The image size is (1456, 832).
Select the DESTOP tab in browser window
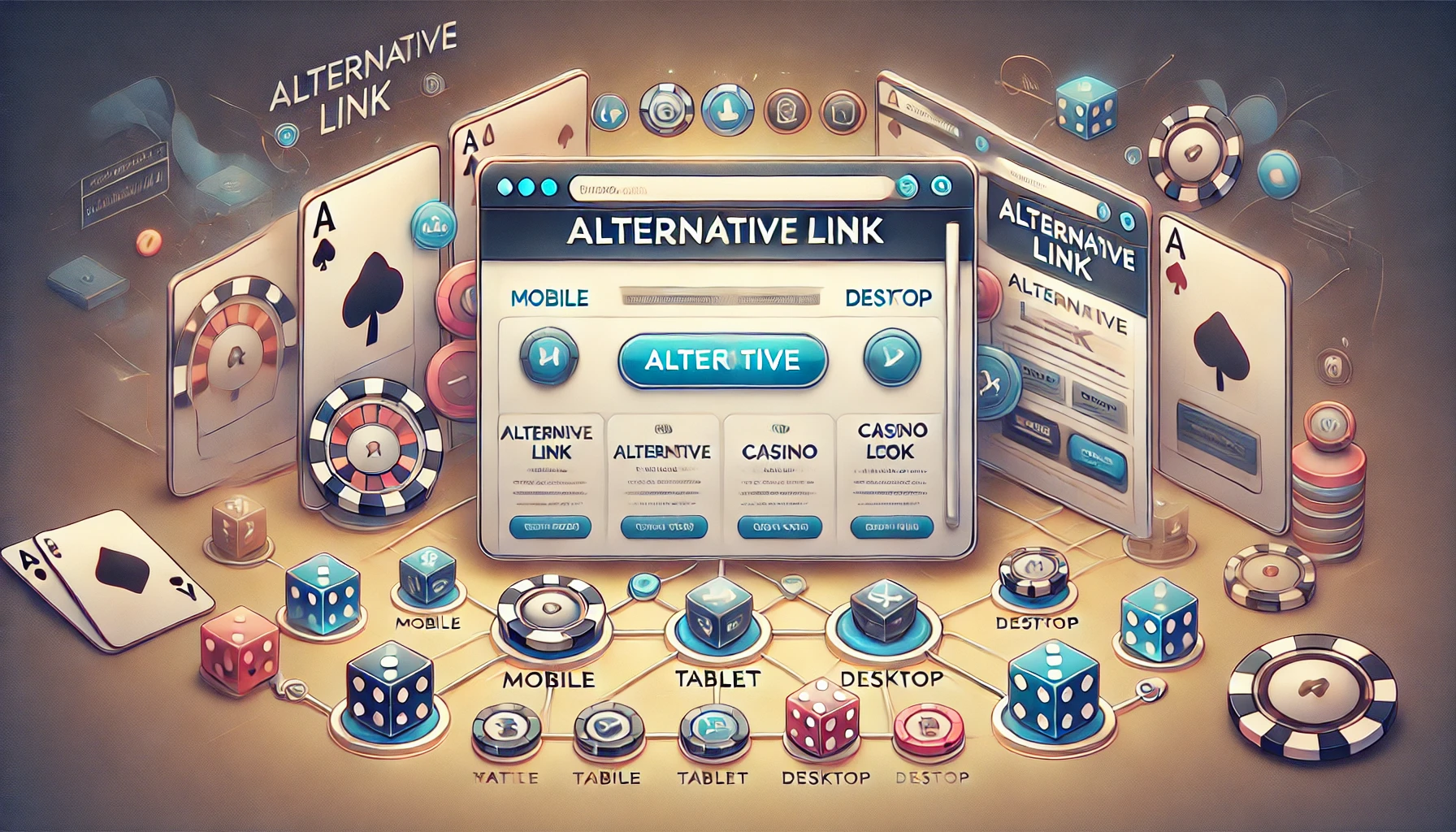888,298
